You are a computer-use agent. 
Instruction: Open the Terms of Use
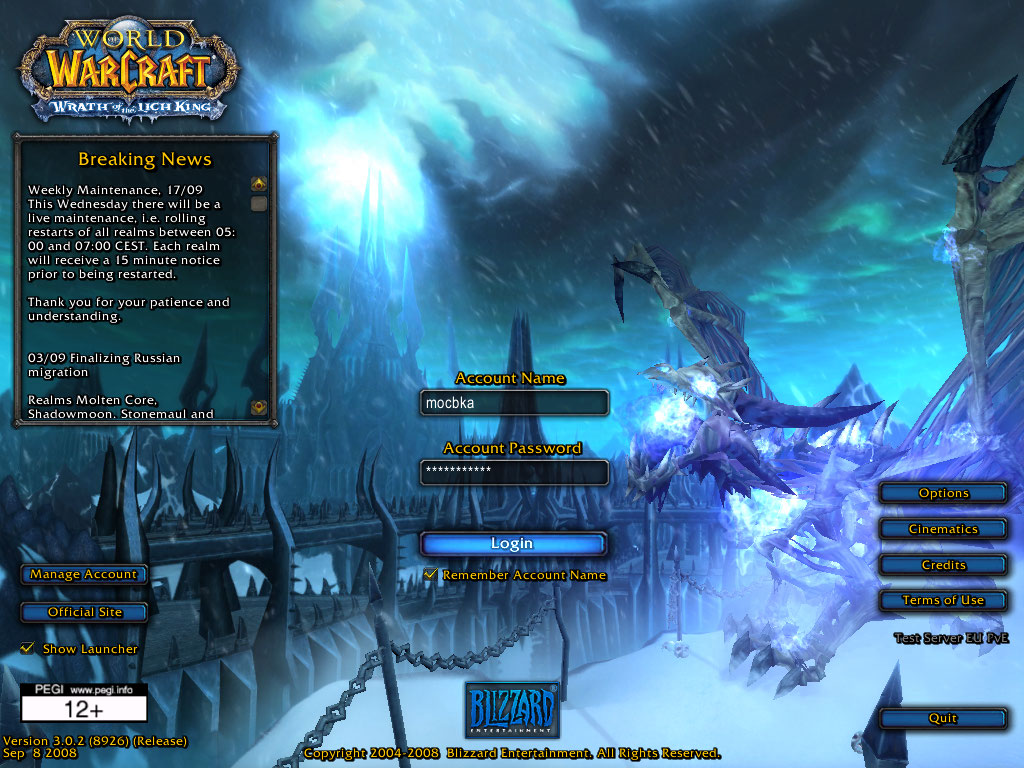point(943,600)
